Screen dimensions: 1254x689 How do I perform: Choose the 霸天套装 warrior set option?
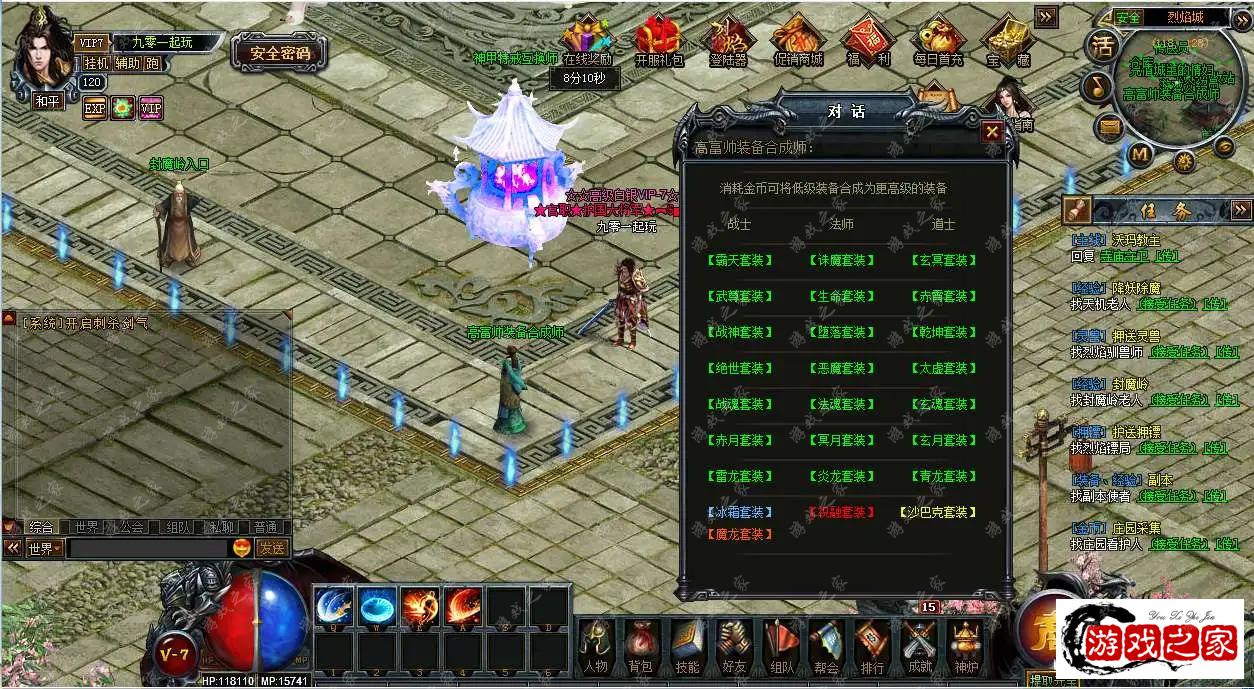pos(741,260)
